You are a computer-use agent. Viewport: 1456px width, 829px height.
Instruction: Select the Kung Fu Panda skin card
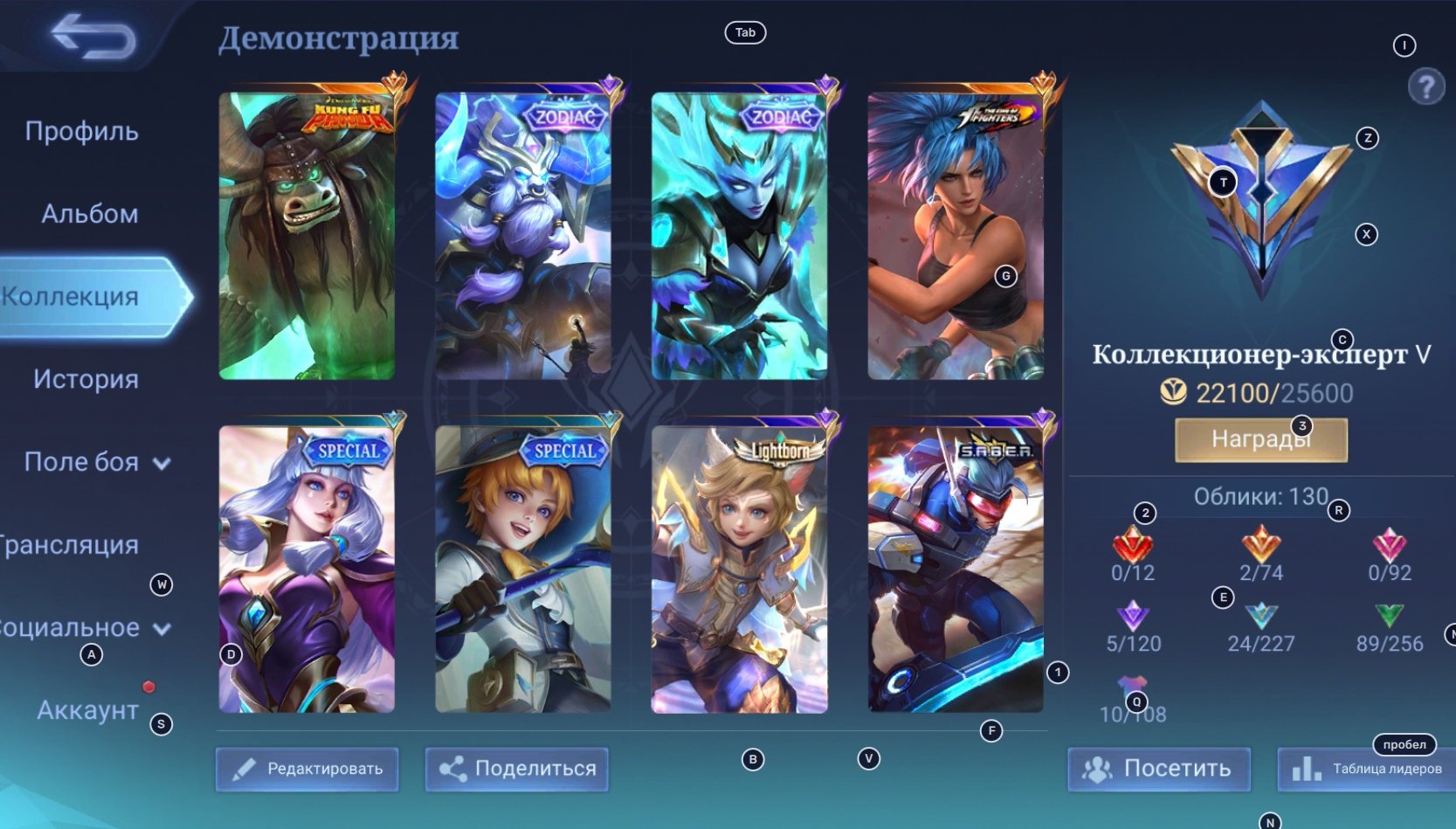coord(307,236)
